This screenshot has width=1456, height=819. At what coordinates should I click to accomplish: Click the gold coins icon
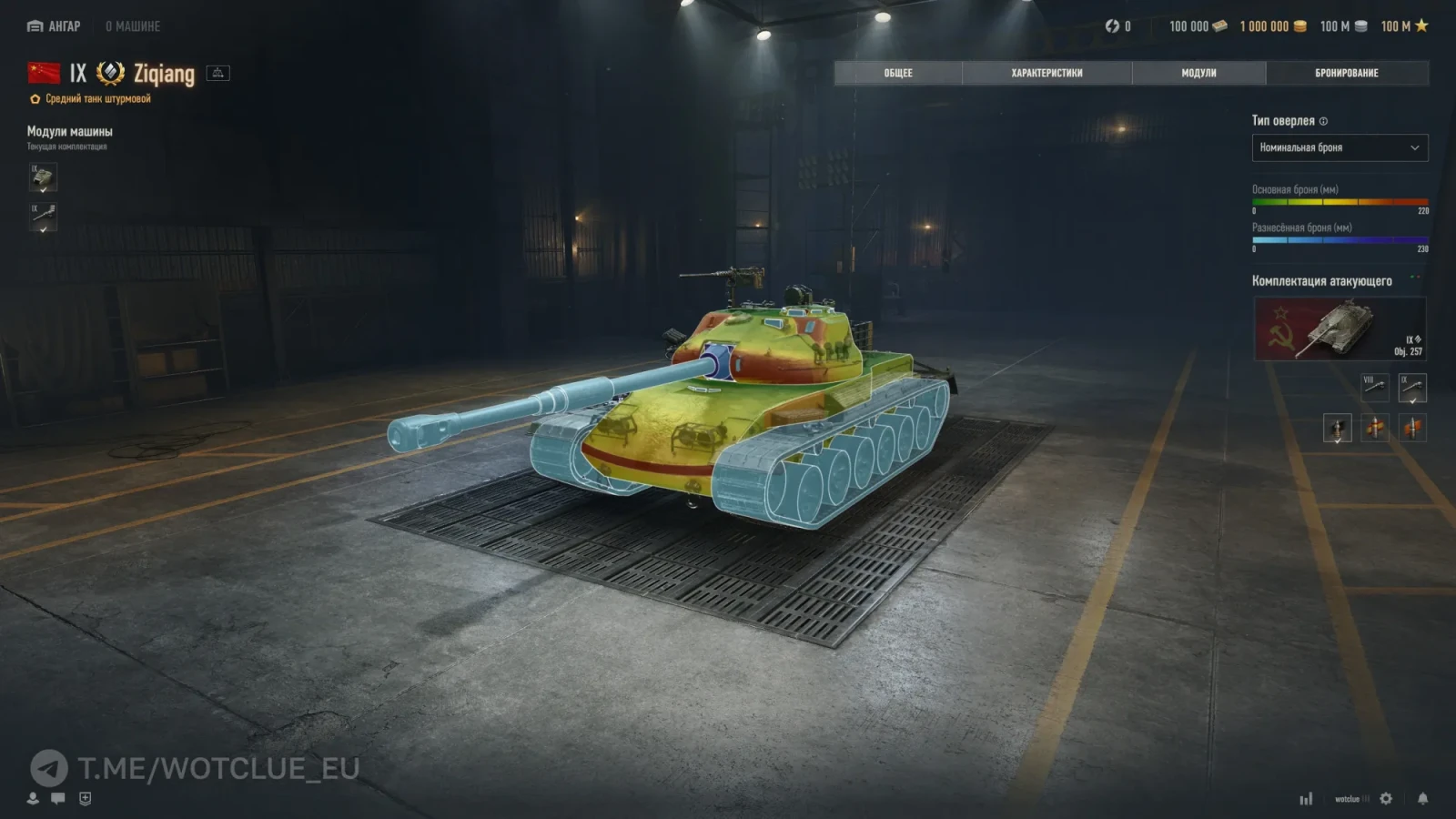click(1299, 26)
